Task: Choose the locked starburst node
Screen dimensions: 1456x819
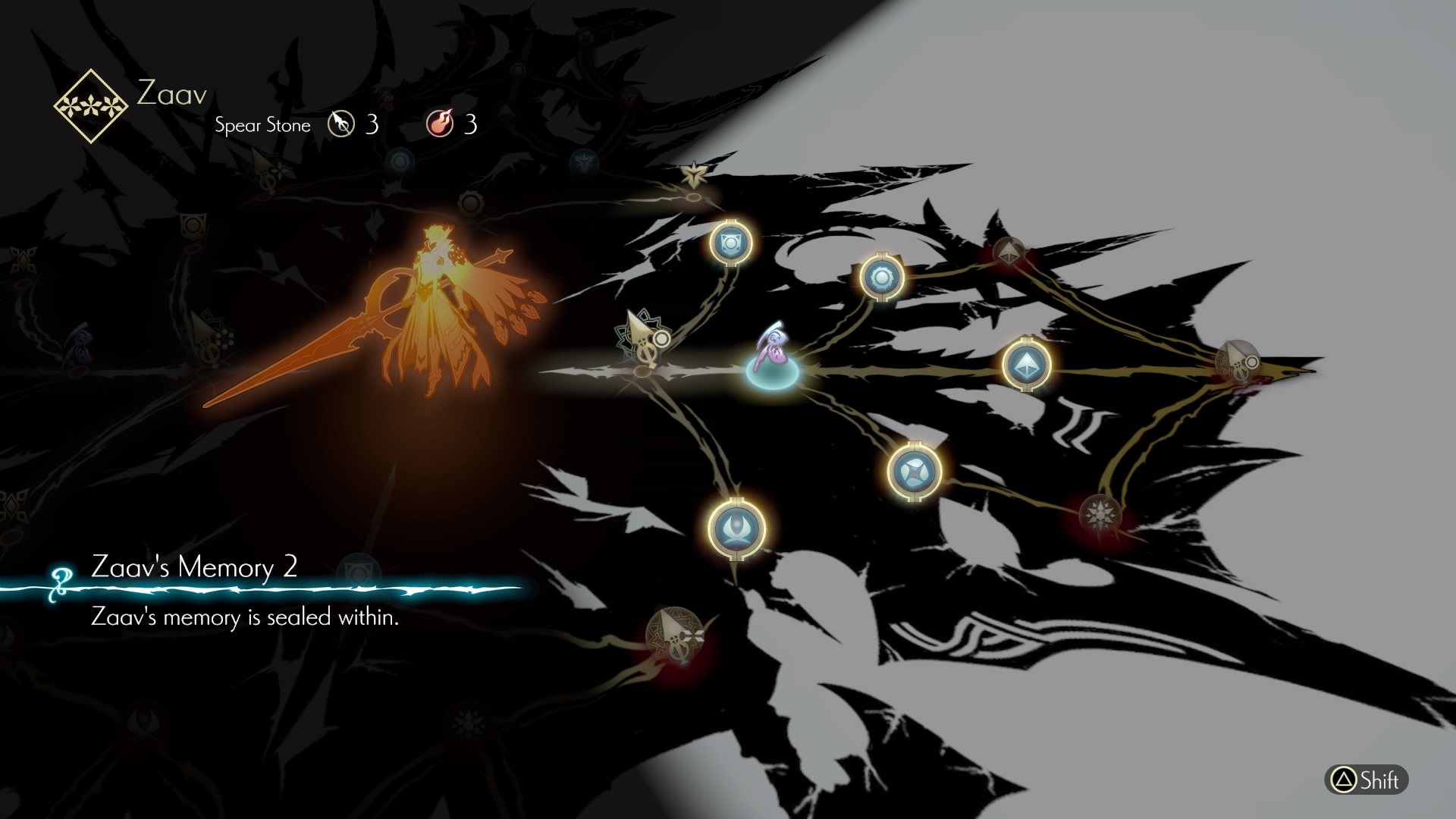Action: (x=1098, y=514)
